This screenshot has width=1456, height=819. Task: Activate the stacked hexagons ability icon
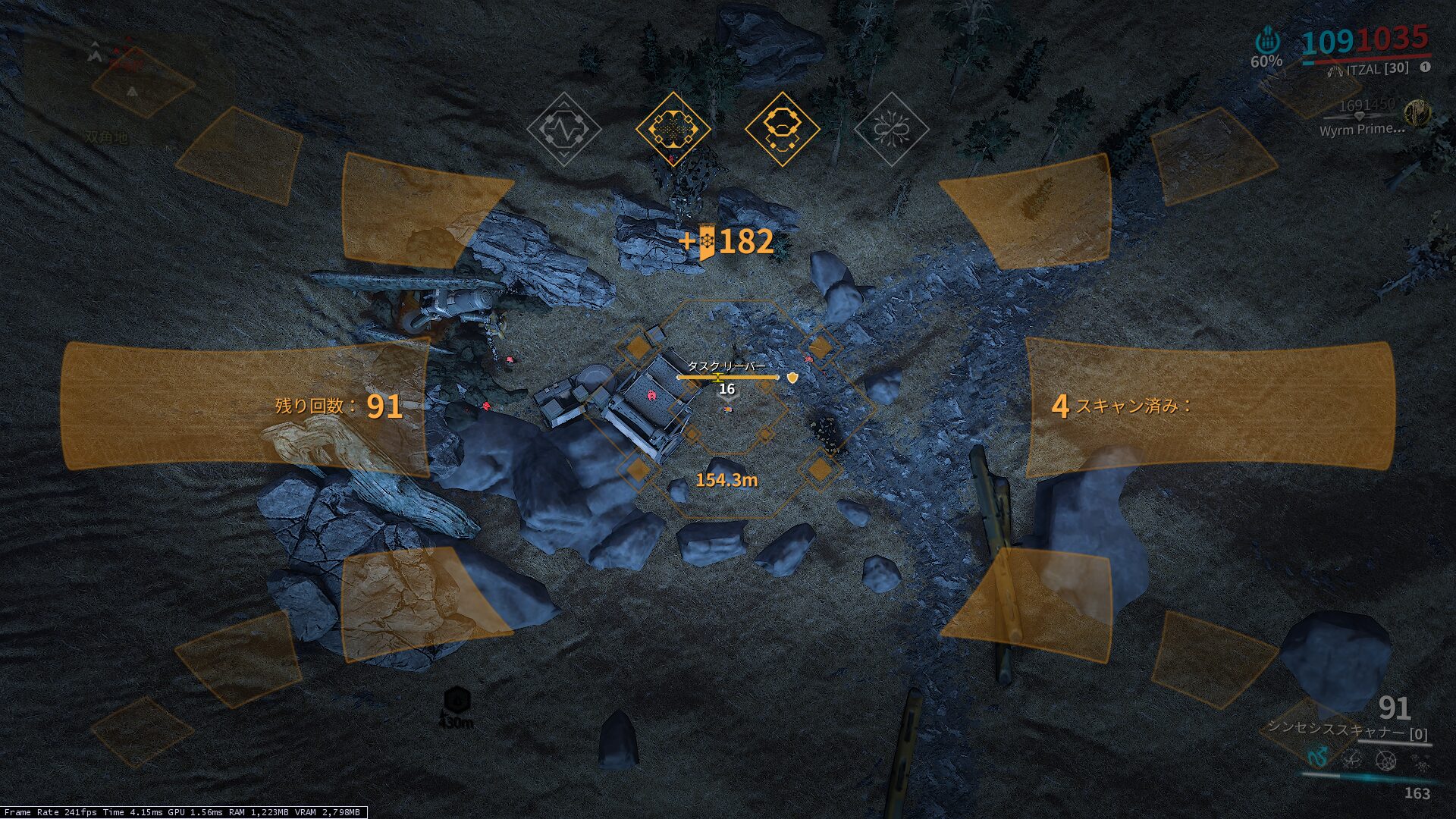[782, 130]
